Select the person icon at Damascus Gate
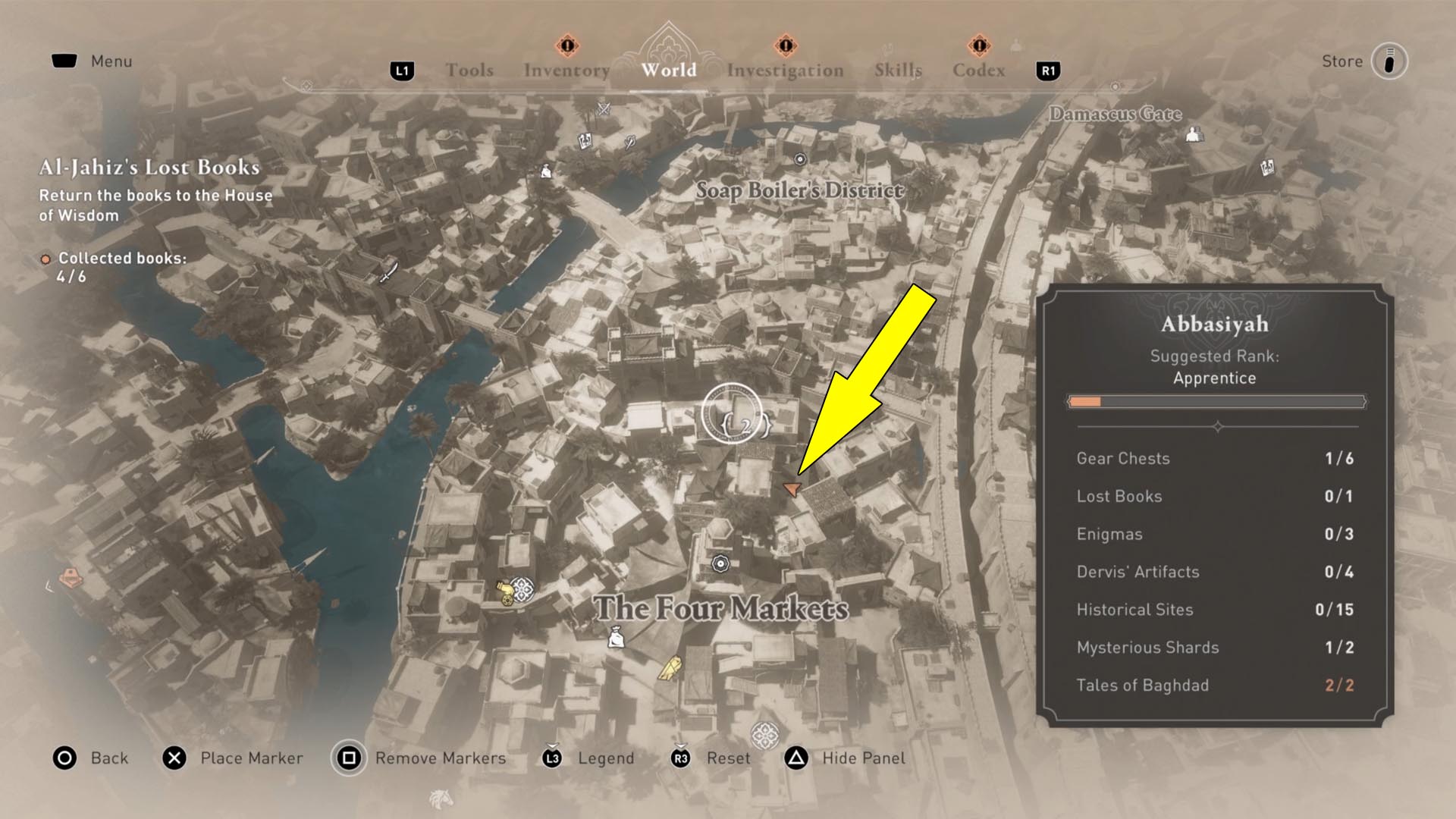This screenshot has width=1456, height=819. coord(1194,134)
